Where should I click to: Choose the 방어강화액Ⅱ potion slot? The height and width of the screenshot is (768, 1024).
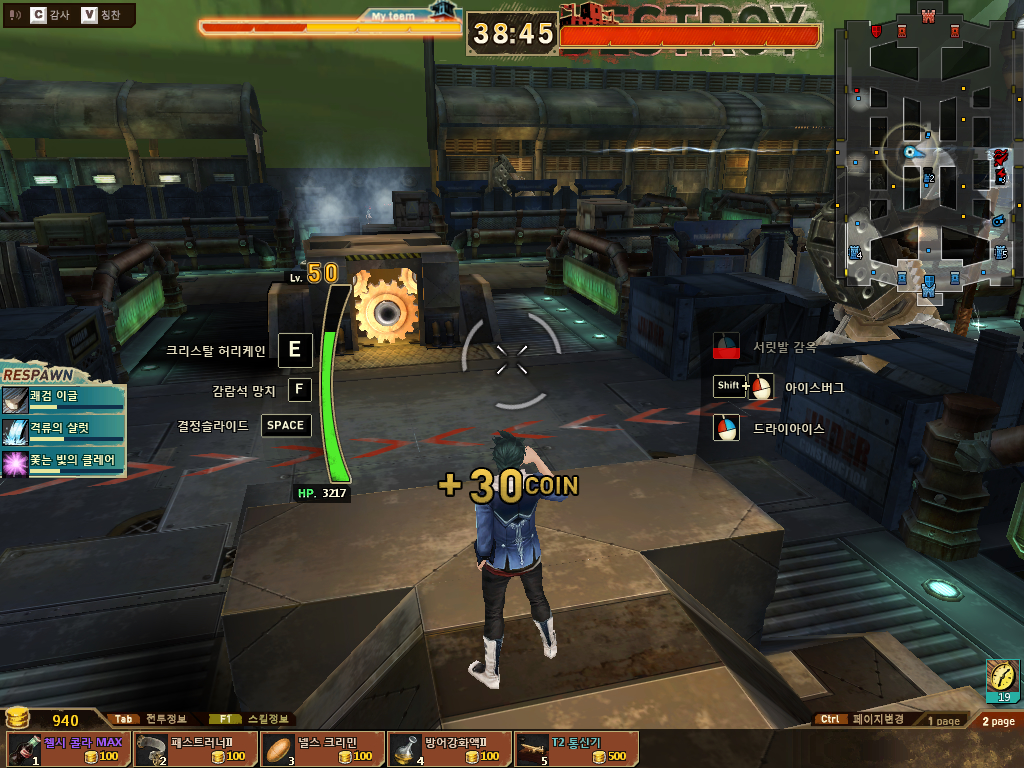point(449,749)
